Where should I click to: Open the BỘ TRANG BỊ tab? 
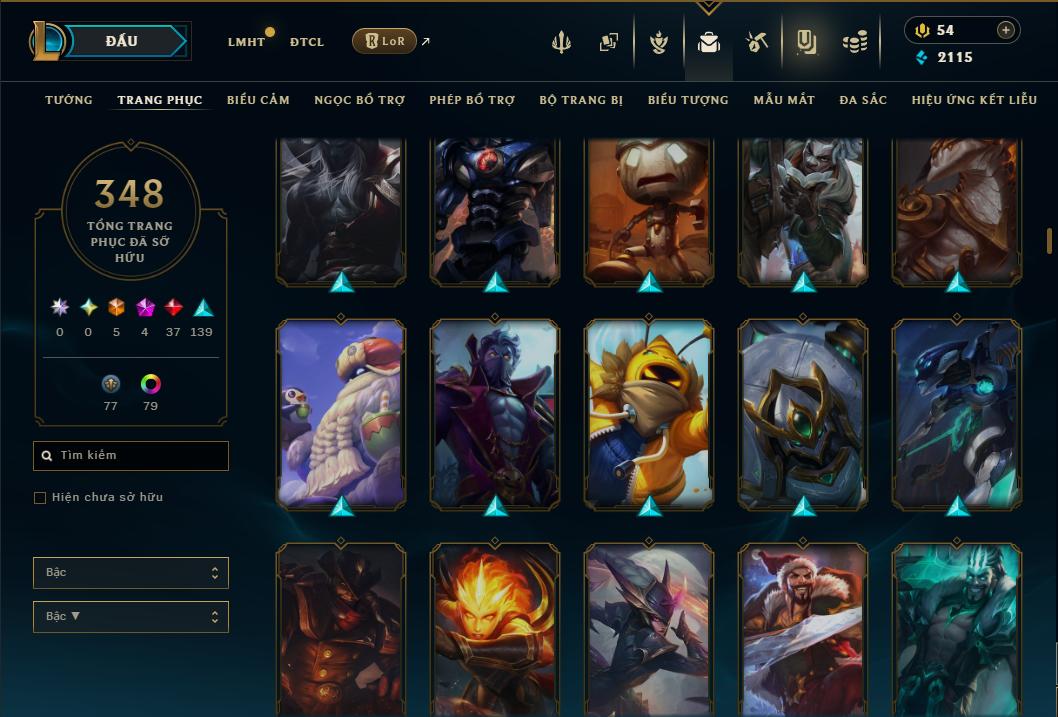581,100
